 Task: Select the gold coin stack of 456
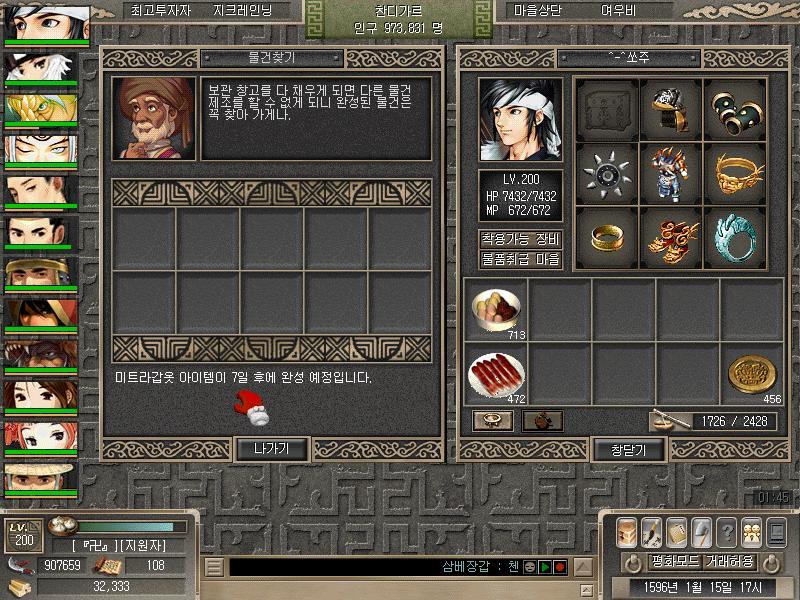[x=752, y=374]
